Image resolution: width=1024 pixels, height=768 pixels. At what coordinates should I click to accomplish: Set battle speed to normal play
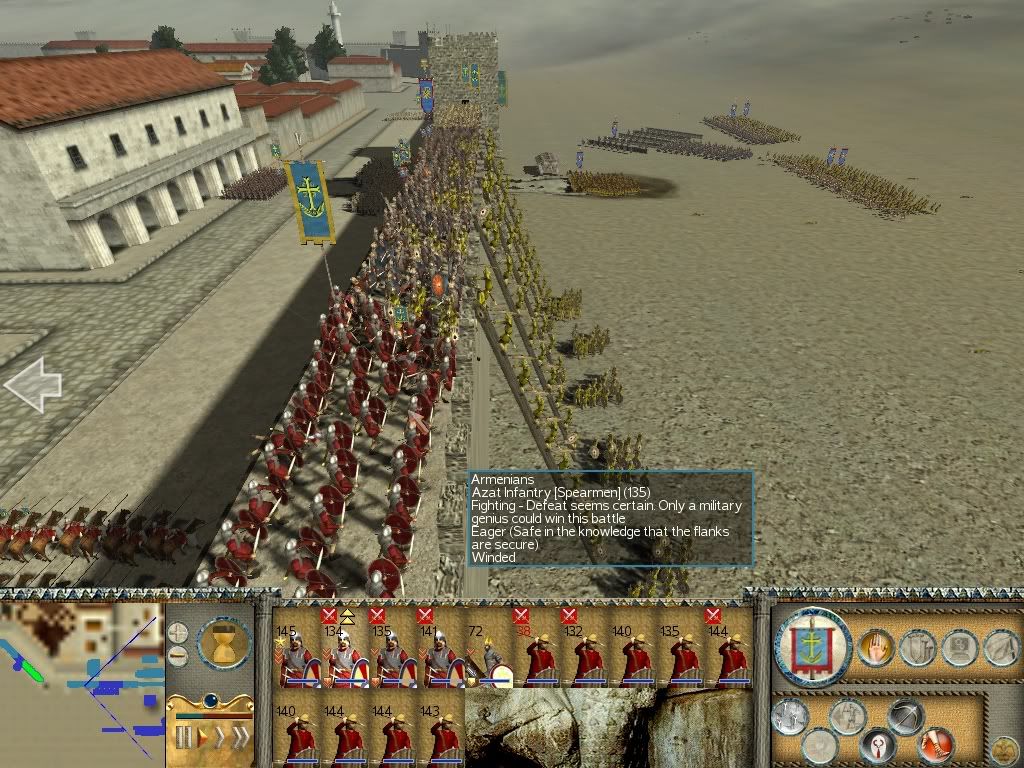[202, 738]
